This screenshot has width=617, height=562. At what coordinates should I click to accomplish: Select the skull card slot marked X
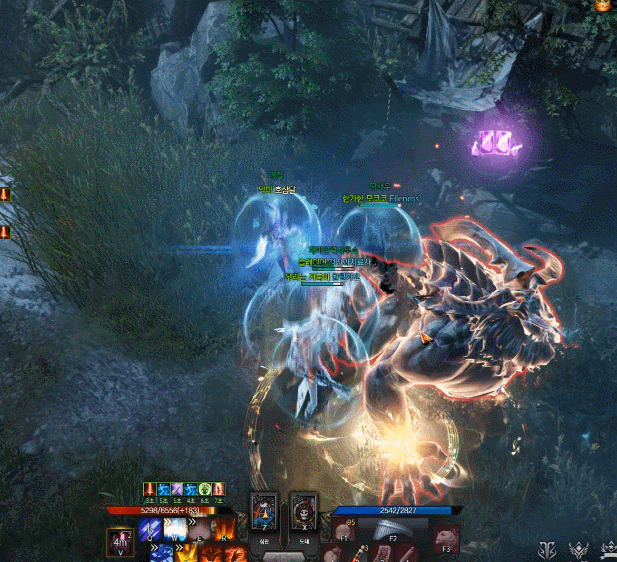click(x=303, y=510)
